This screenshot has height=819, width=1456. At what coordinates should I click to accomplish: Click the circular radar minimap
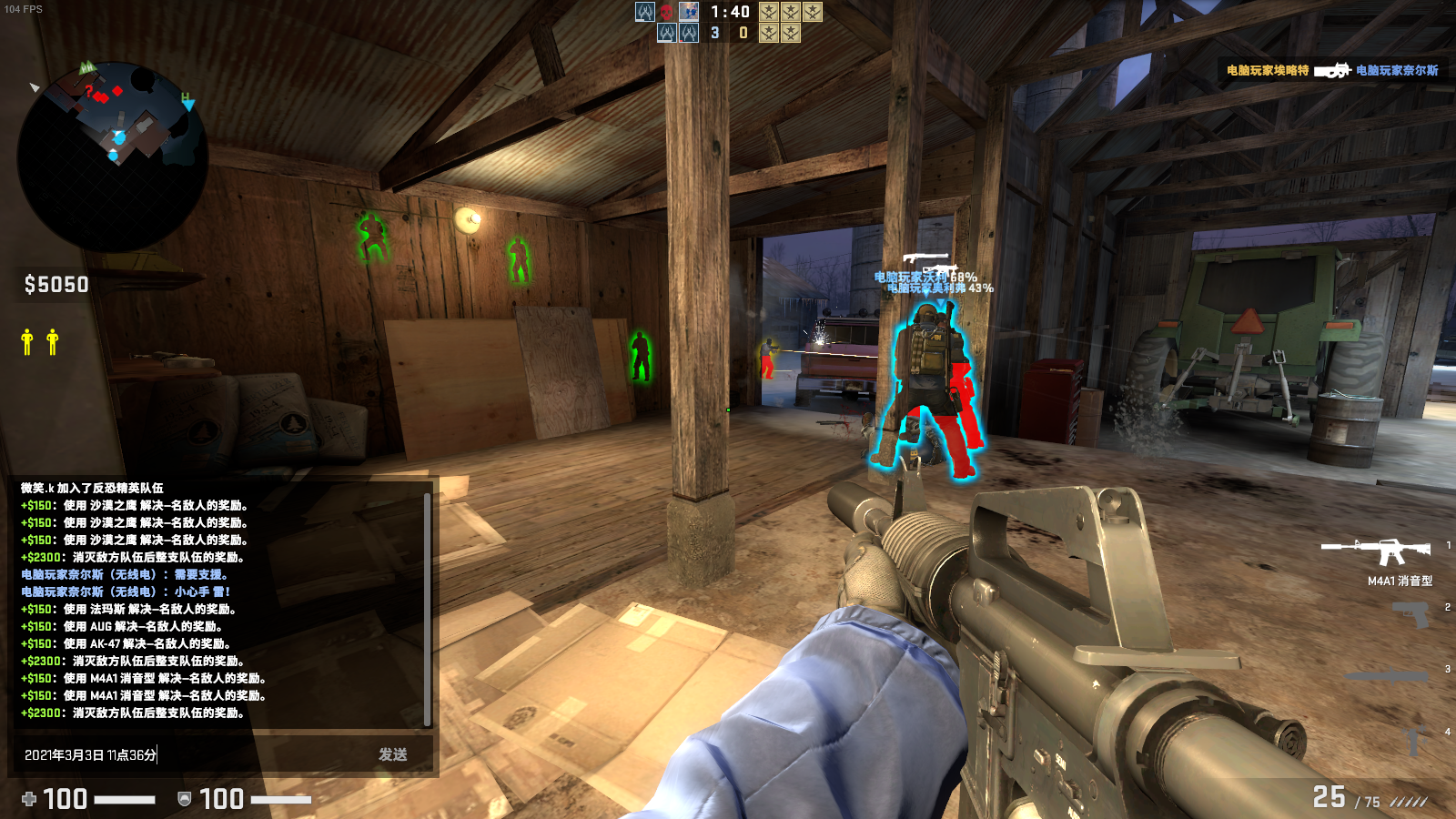pos(113,157)
